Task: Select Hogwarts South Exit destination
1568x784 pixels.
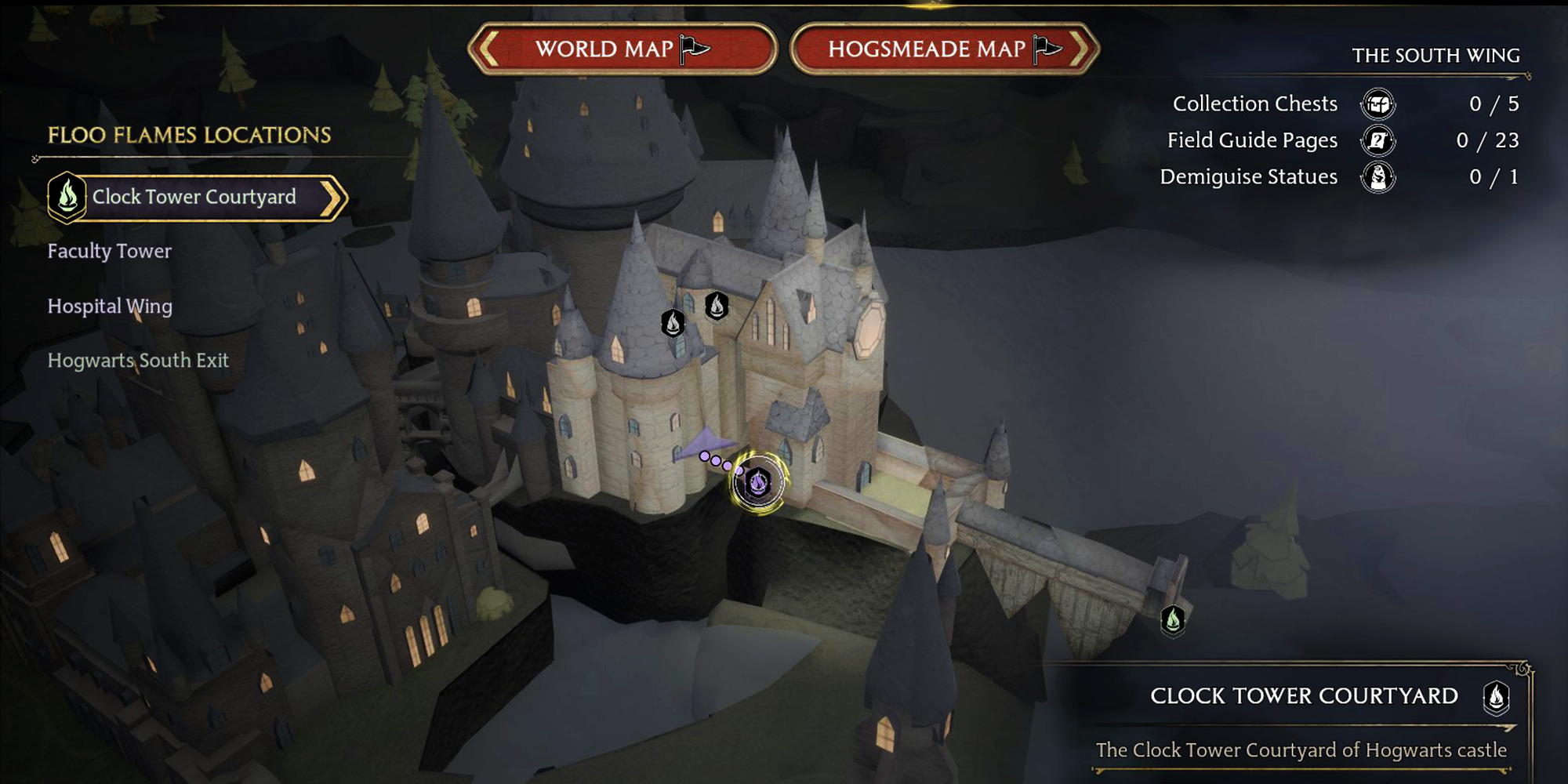Action: pyautogui.click(x=138, y=361)
